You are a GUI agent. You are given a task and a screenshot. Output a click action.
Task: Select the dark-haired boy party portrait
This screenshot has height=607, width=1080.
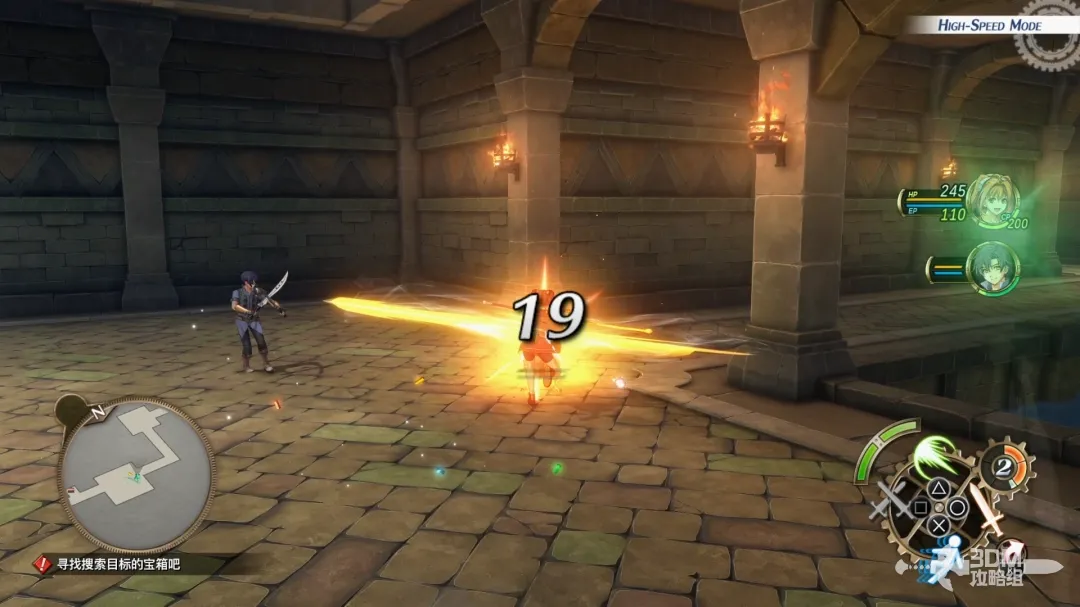coord(992,268)
